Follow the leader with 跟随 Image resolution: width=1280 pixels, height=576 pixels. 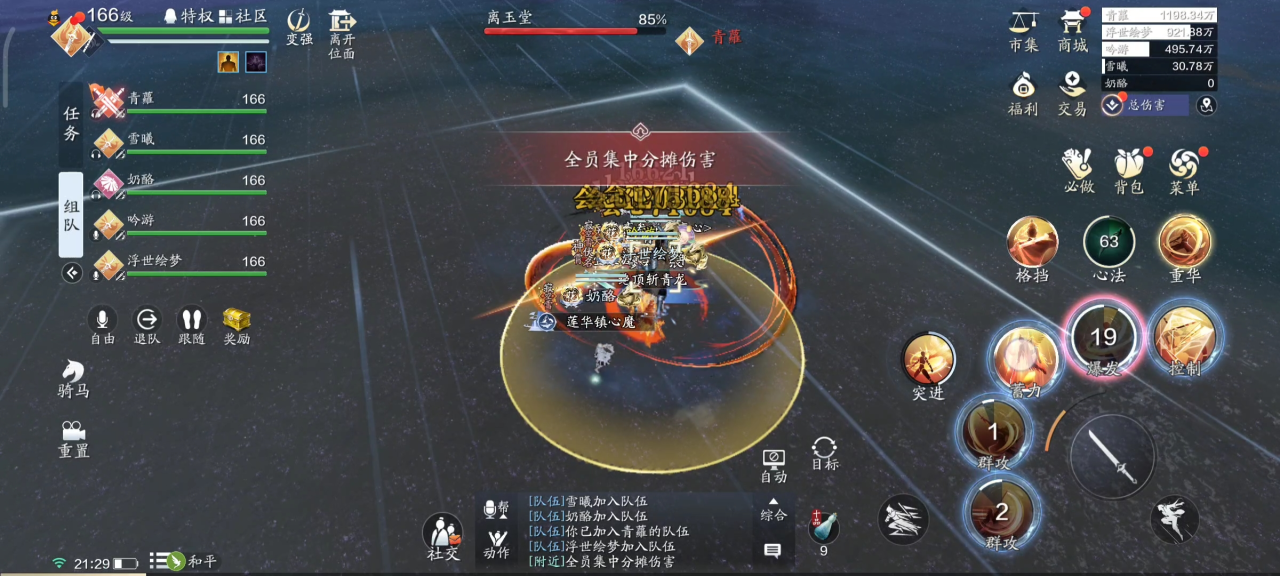[191, 325]
